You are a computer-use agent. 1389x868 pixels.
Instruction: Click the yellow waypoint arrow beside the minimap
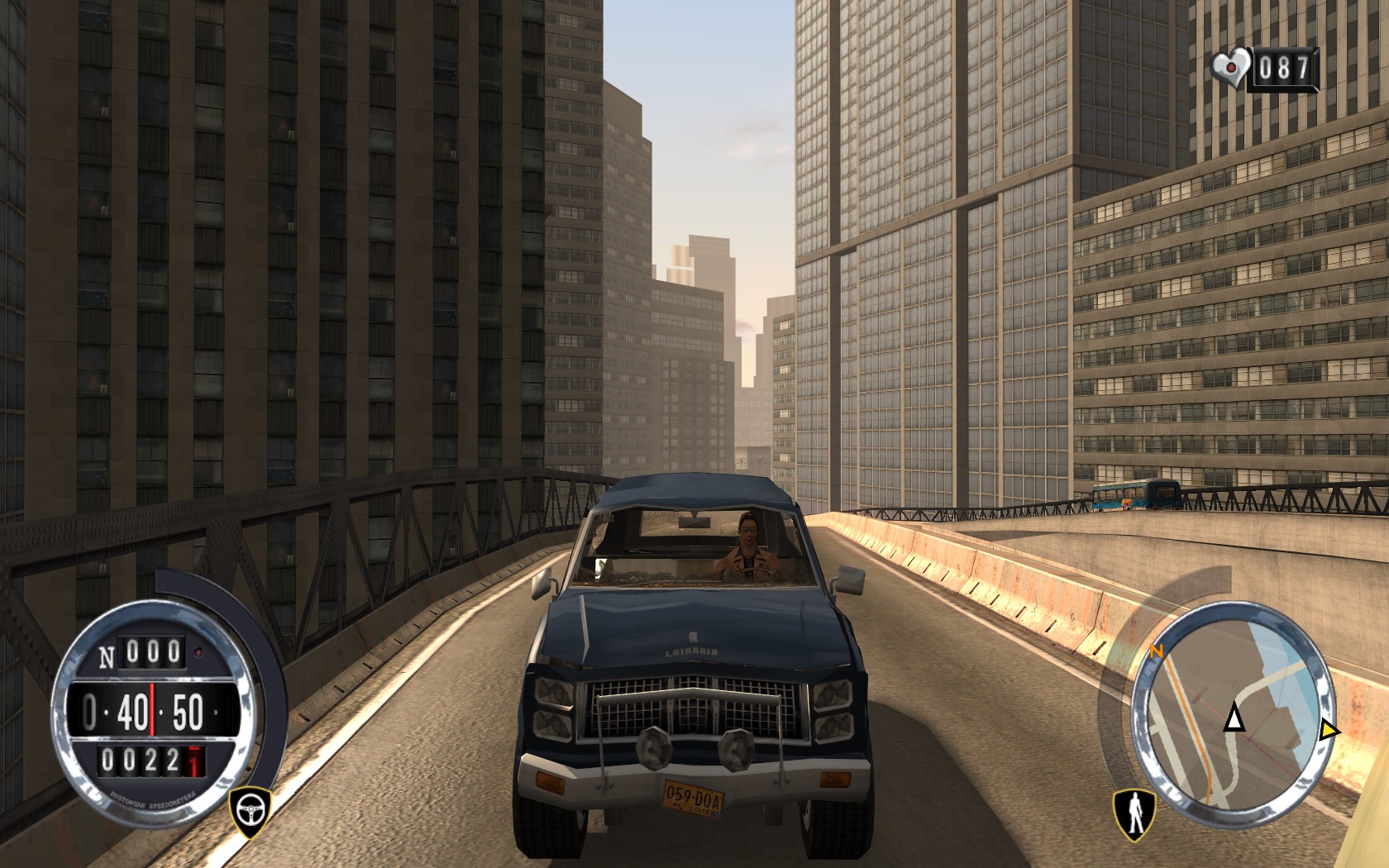click(x=1331, y=729)
